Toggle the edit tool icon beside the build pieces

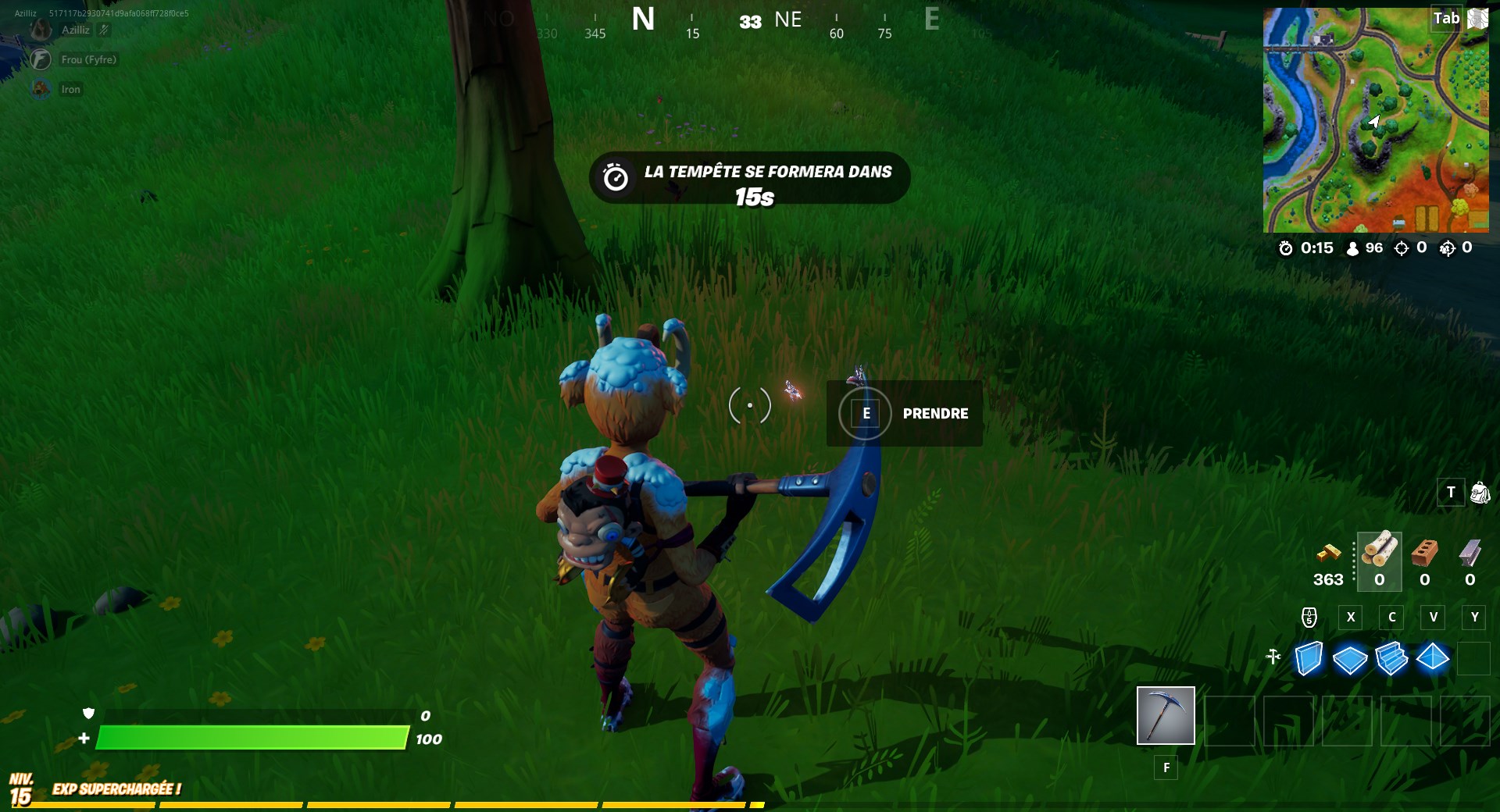[1273, 658]
